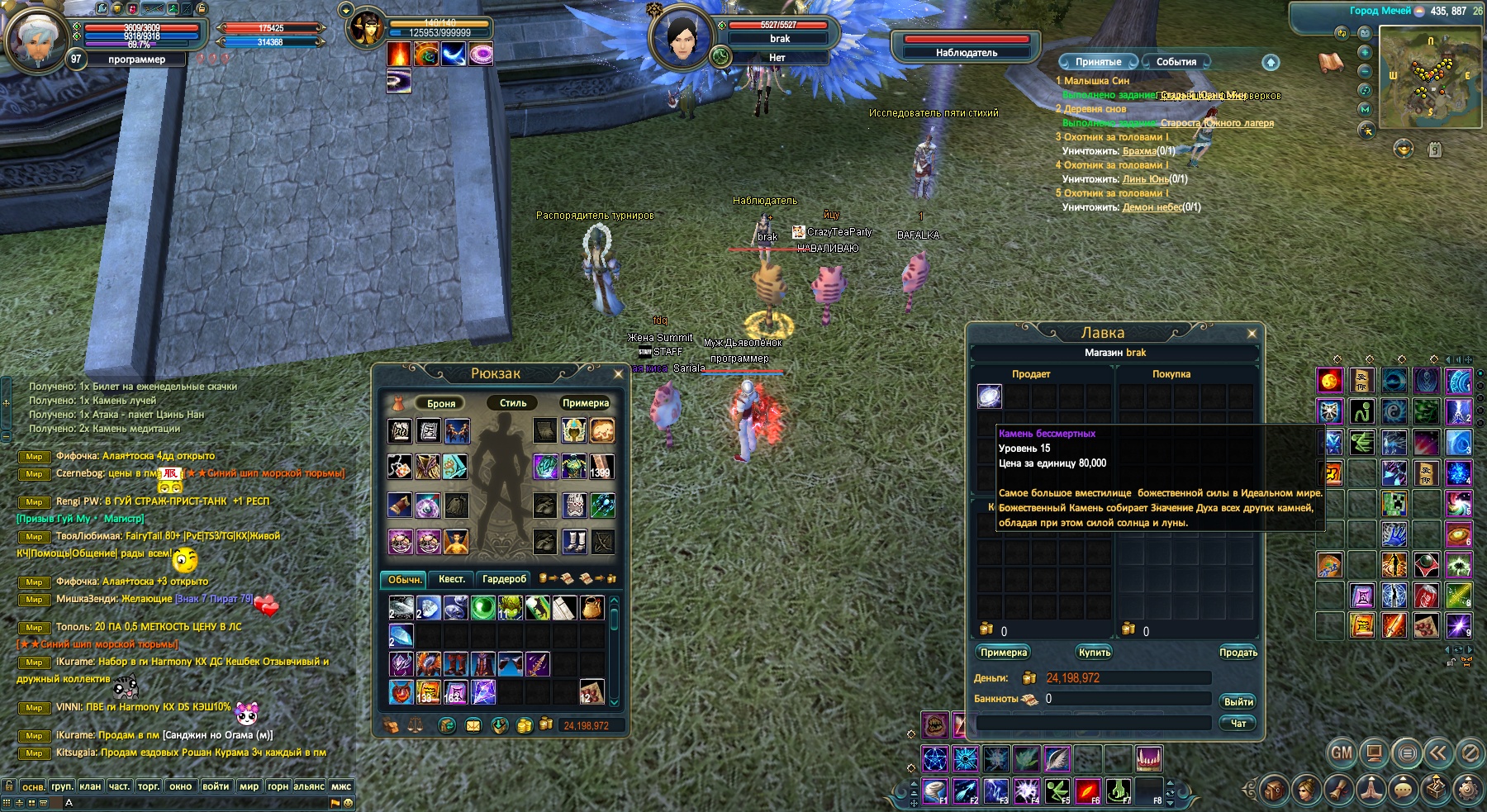The width and height of the screenshot is (1487, 812).
Task: Click the Продать button in the shop
Action: coord(1238,653)
